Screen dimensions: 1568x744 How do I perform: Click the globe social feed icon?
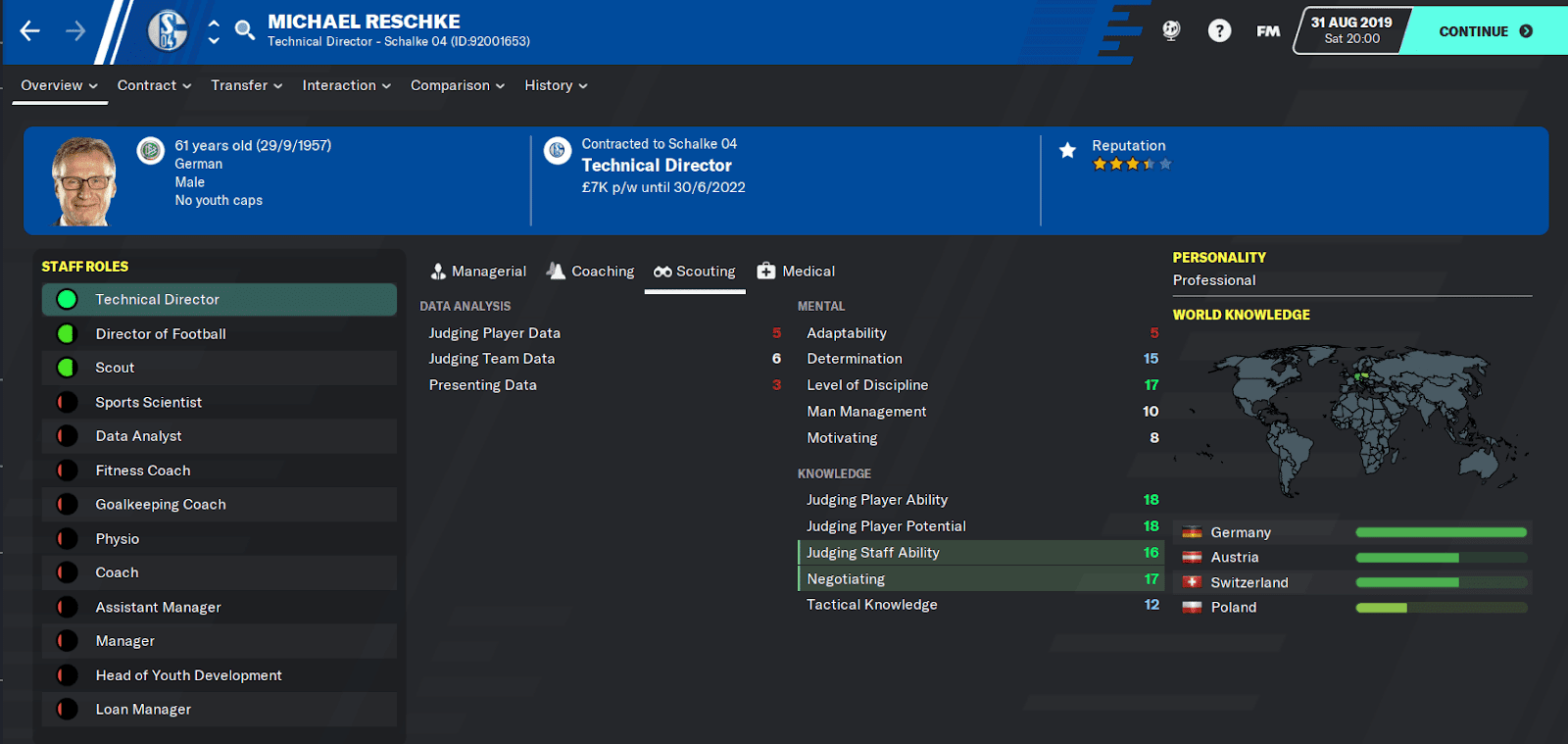click(1172, 30)
